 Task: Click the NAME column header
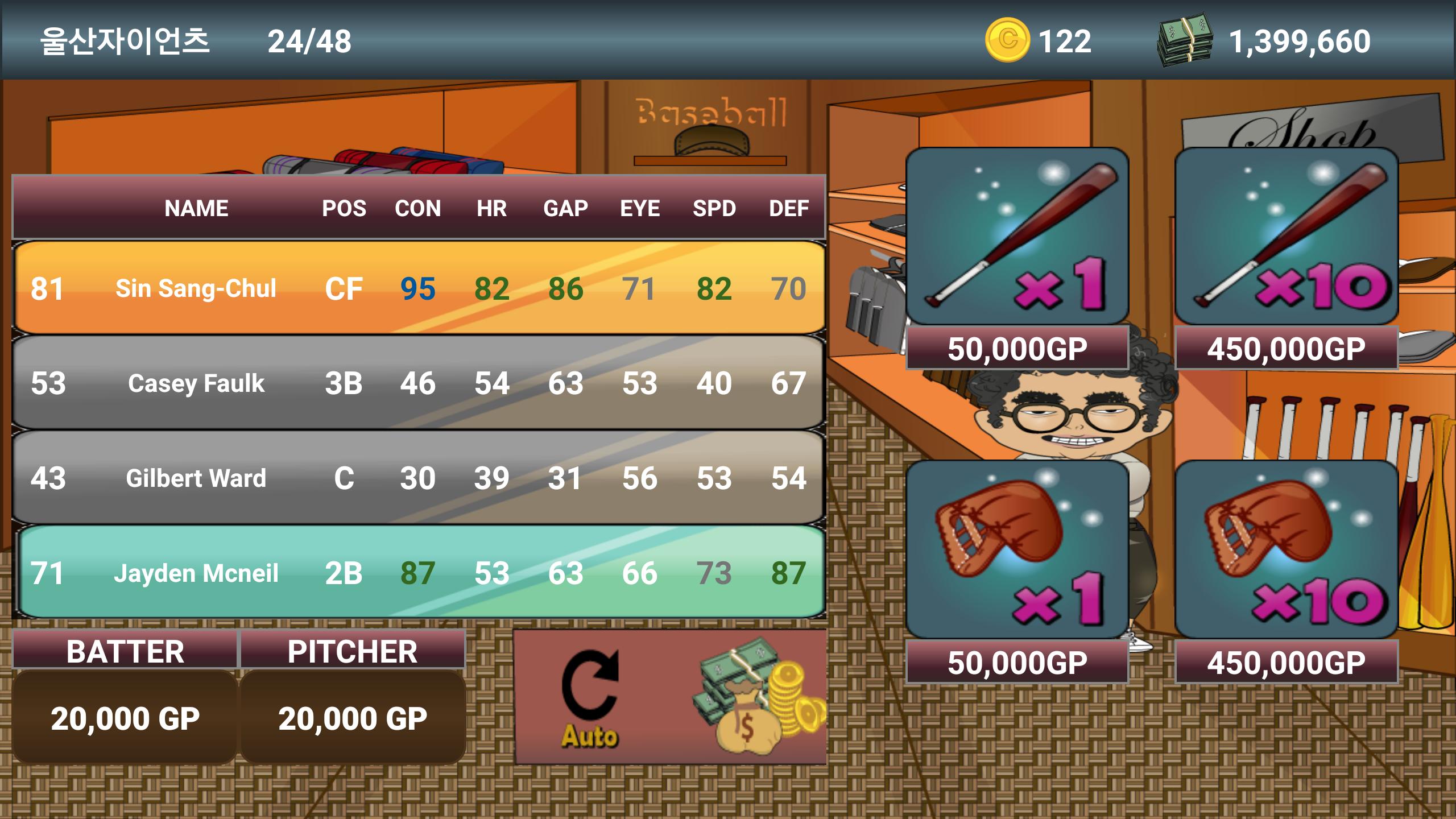pos(196,208)
